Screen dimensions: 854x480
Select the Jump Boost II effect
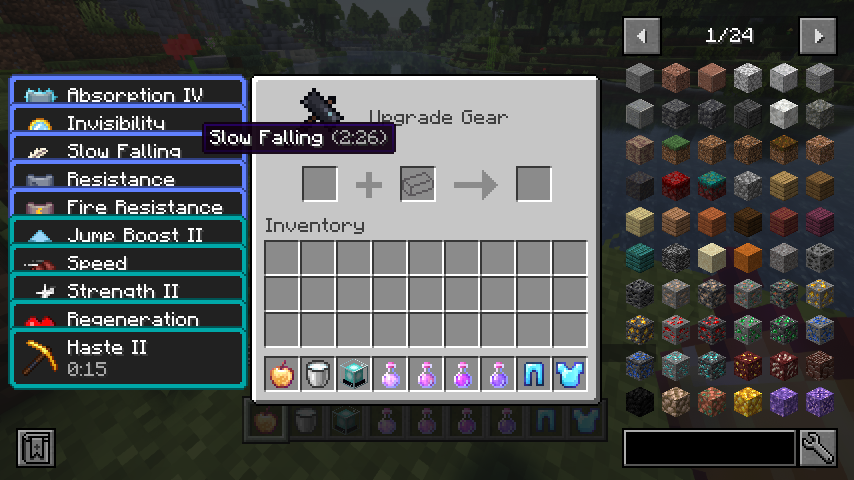point(128,235)
